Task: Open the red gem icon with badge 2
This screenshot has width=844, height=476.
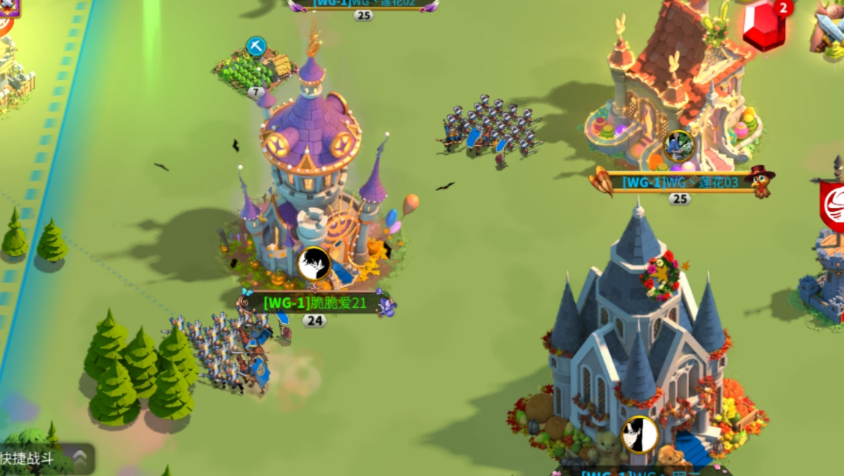Action: [x=765, y=26]
